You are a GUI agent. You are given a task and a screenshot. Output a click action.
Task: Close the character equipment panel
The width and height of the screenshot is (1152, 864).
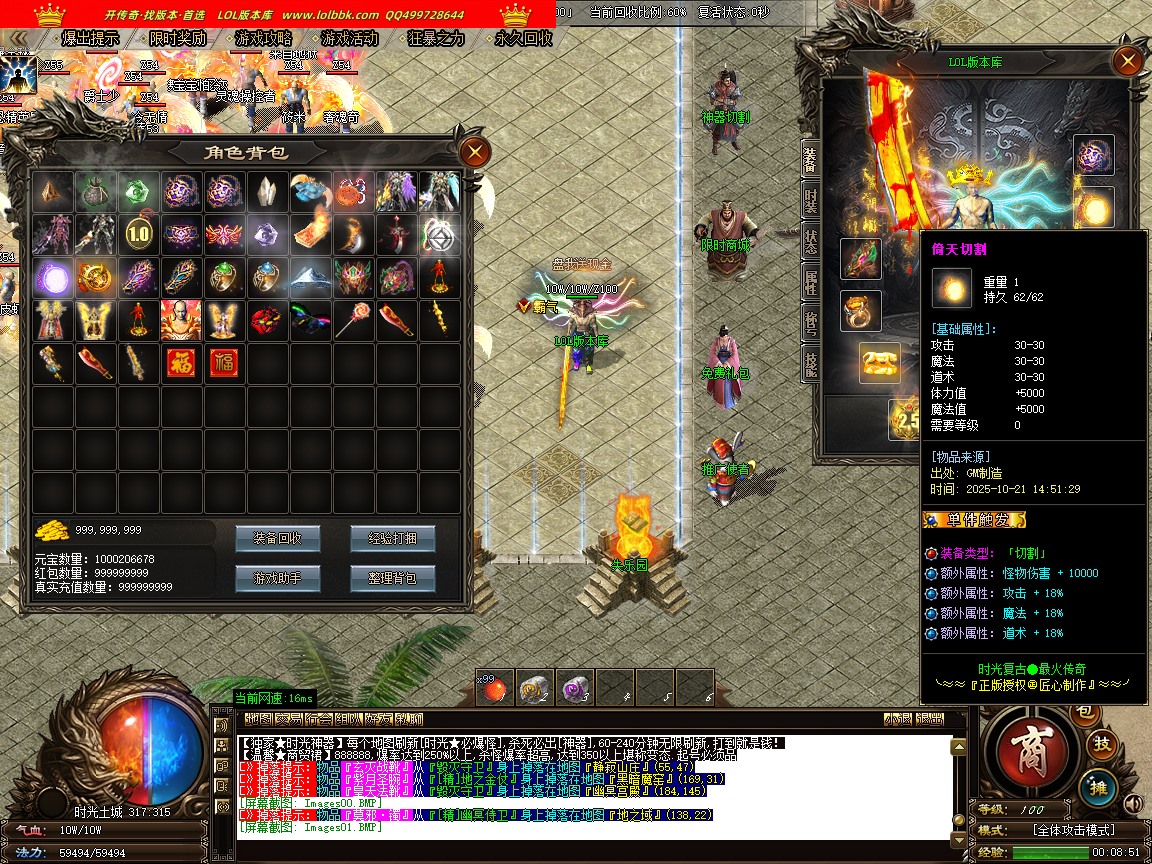1128,62
